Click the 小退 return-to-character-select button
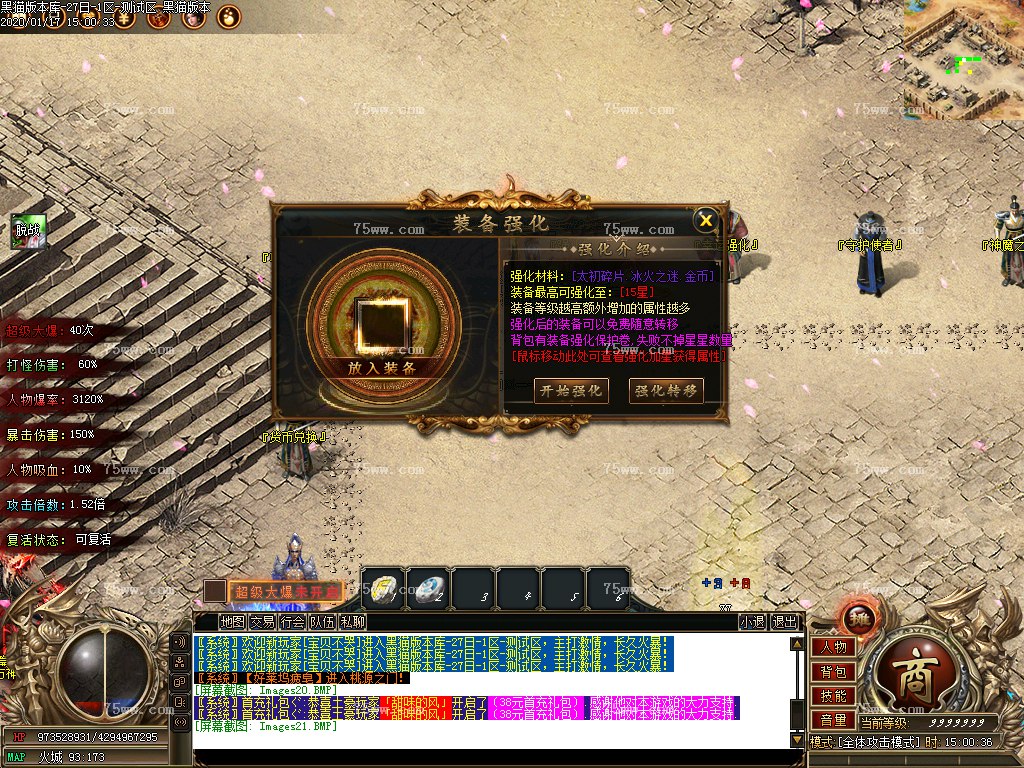This screenshot has height=768, width=1024. tap(752, 622)
